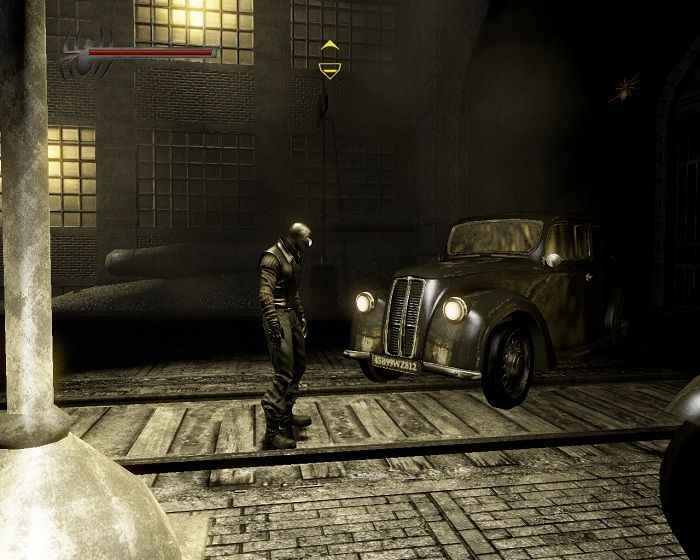
Task: Click the yellow objective direction marker
Action: (x=329, y=59)
